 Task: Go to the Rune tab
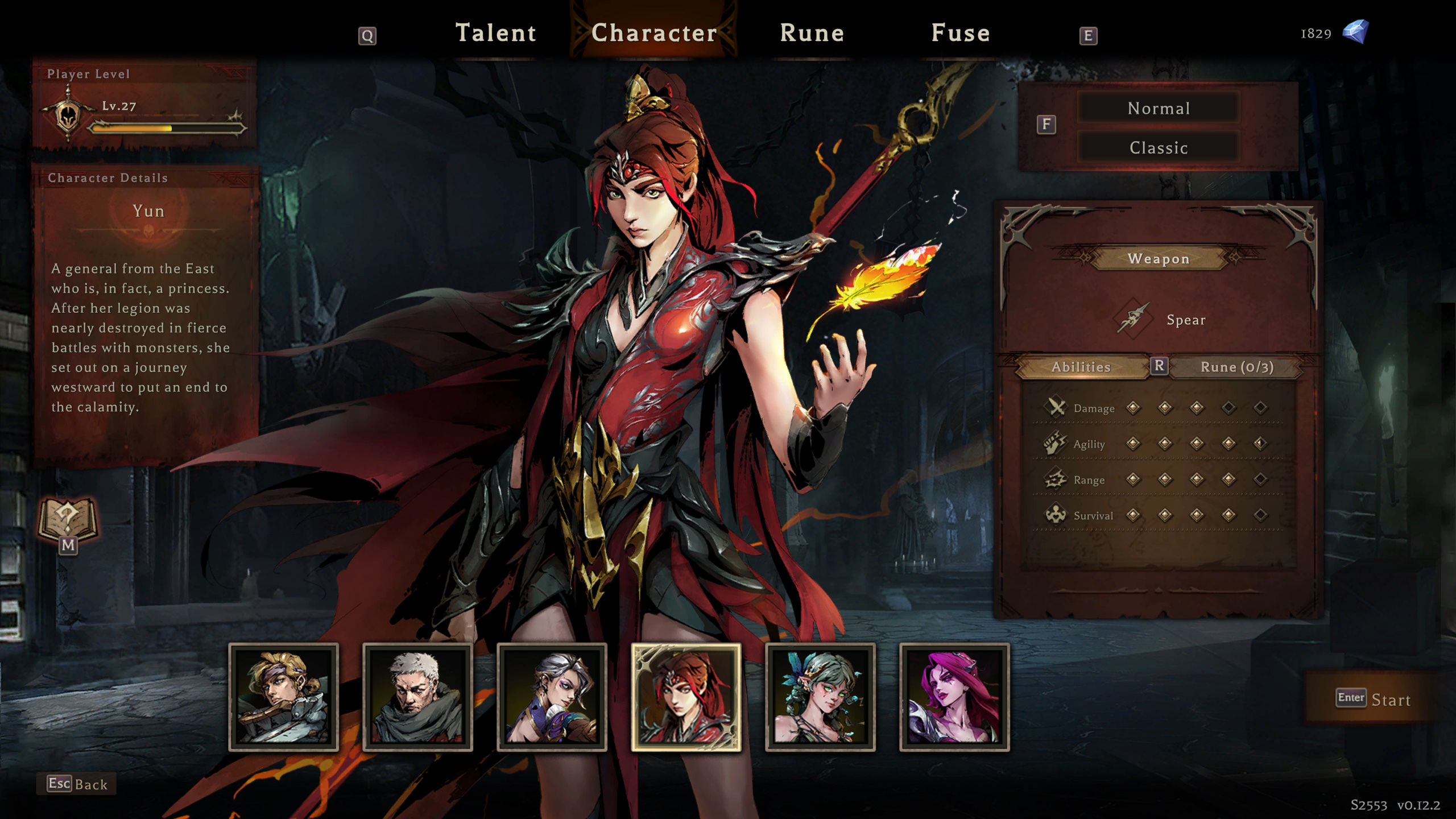[812, 33]
